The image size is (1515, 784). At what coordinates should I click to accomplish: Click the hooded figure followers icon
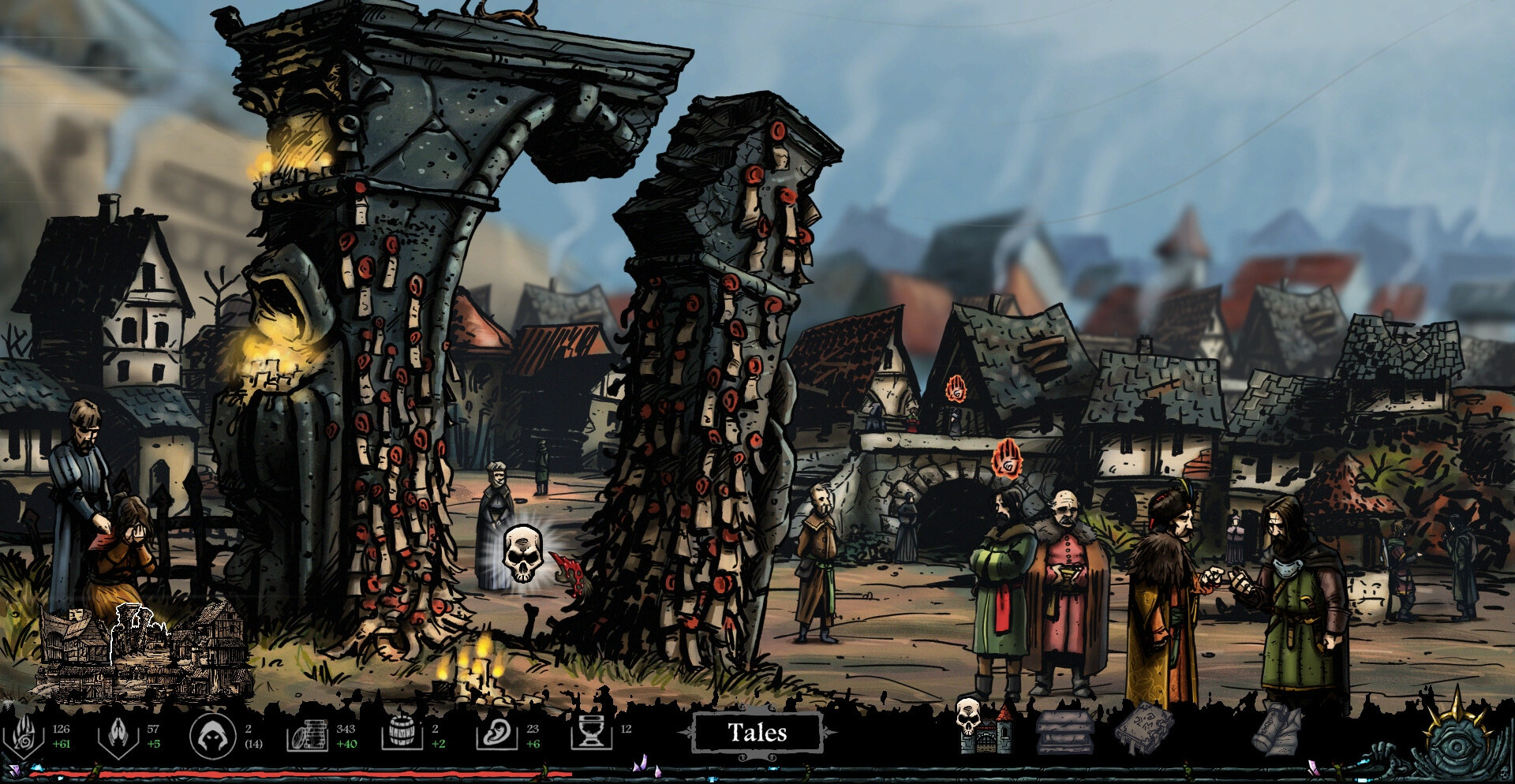pyautogui.click(x=213, y=736)
